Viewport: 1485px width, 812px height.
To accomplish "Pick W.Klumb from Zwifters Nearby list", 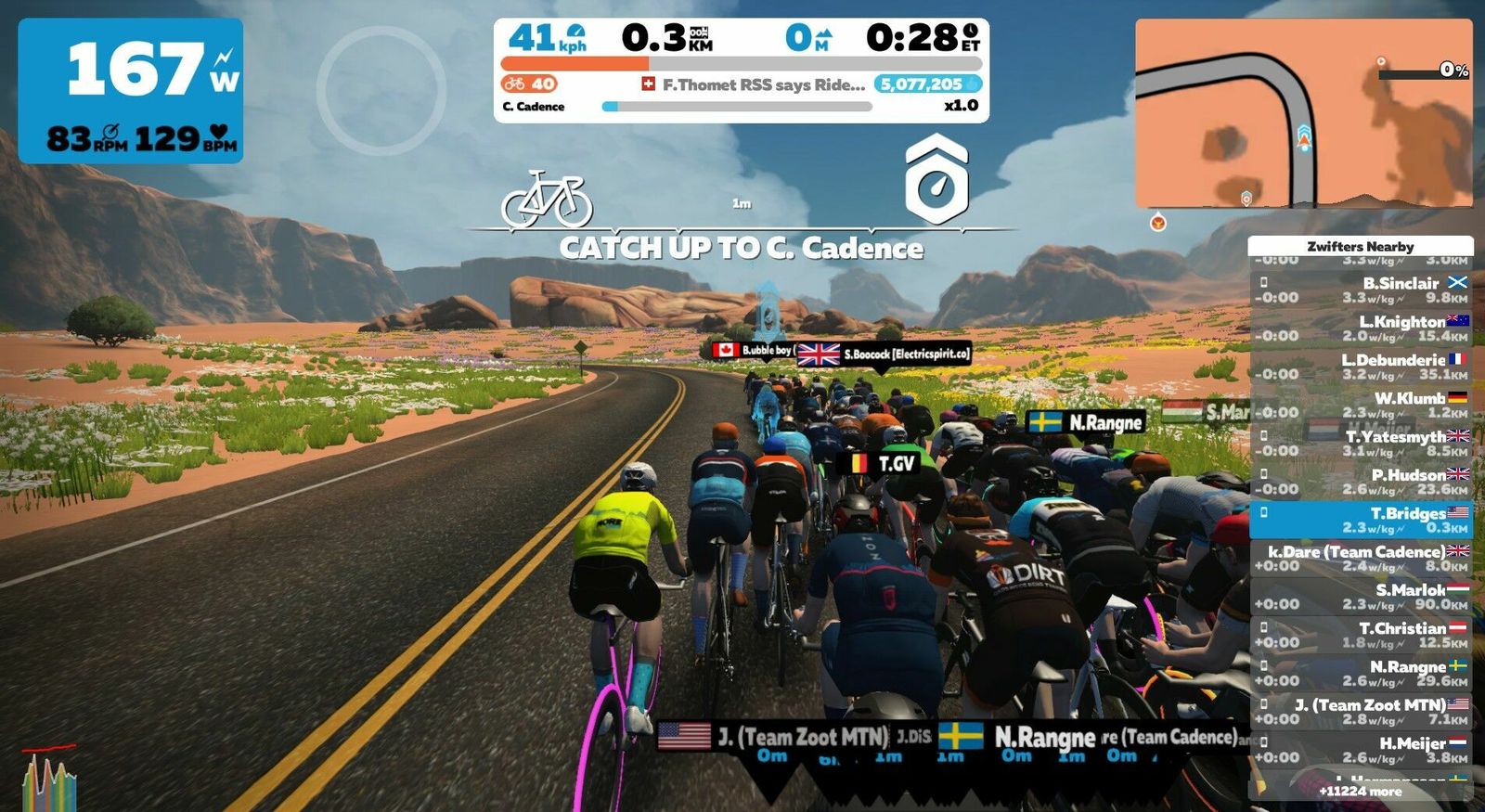I will (1361, 405).
